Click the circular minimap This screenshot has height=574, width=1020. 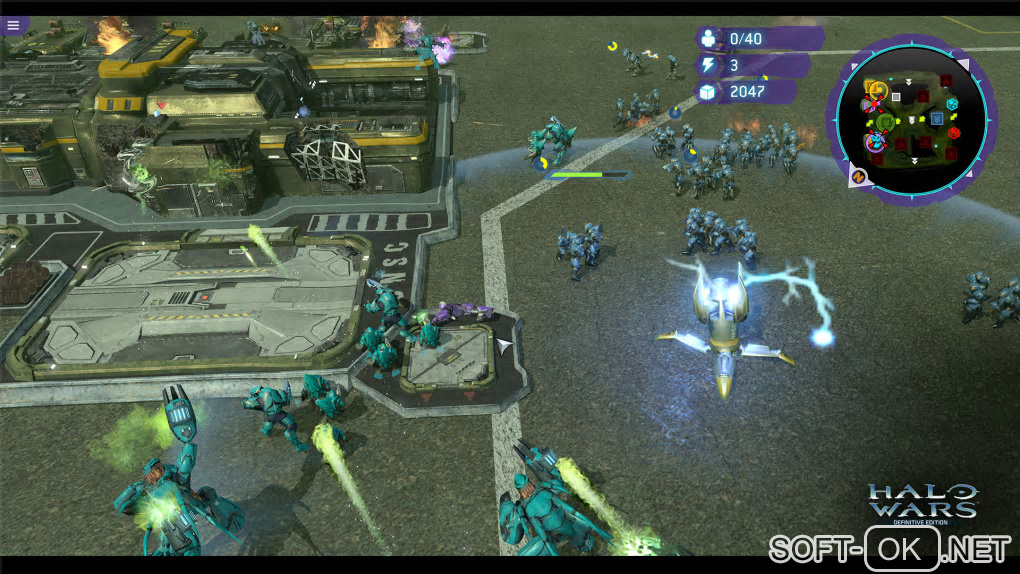[x=911, y=119]
